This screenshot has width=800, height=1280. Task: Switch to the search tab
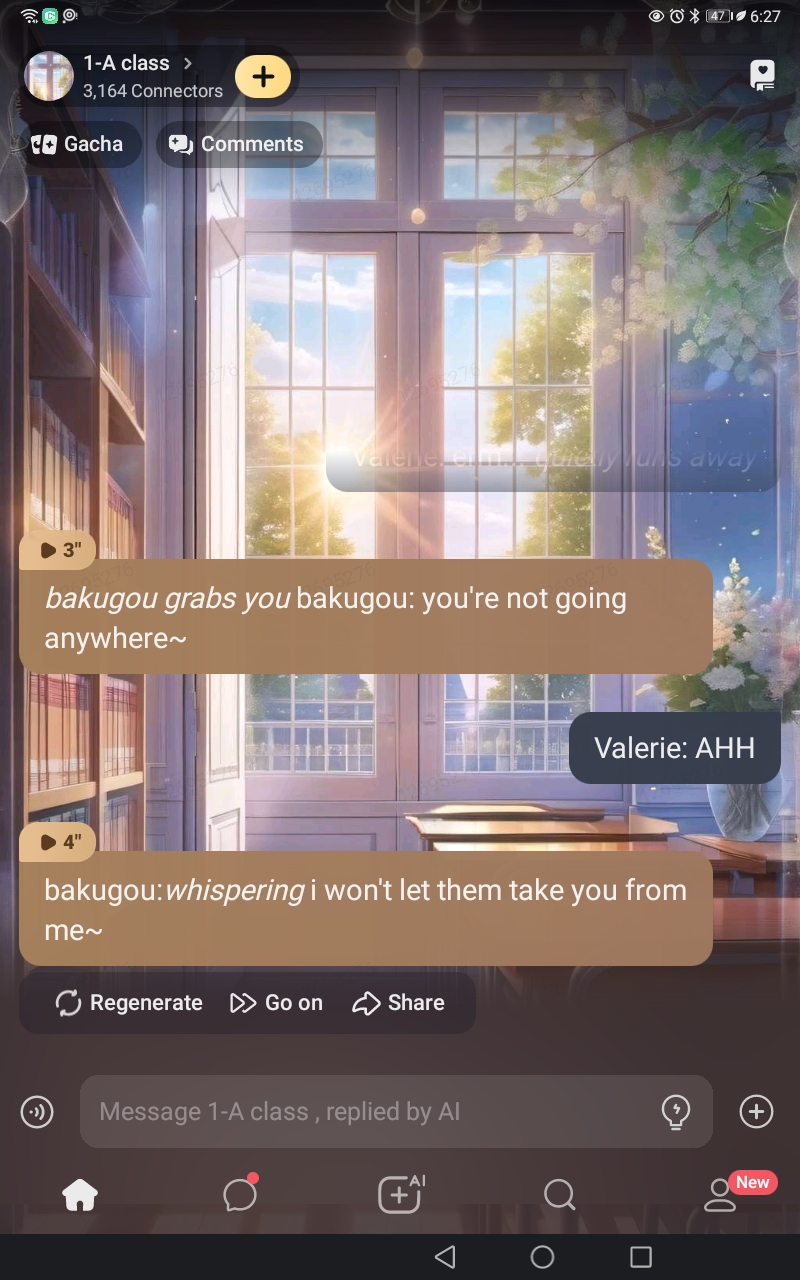coord(559,1194)
